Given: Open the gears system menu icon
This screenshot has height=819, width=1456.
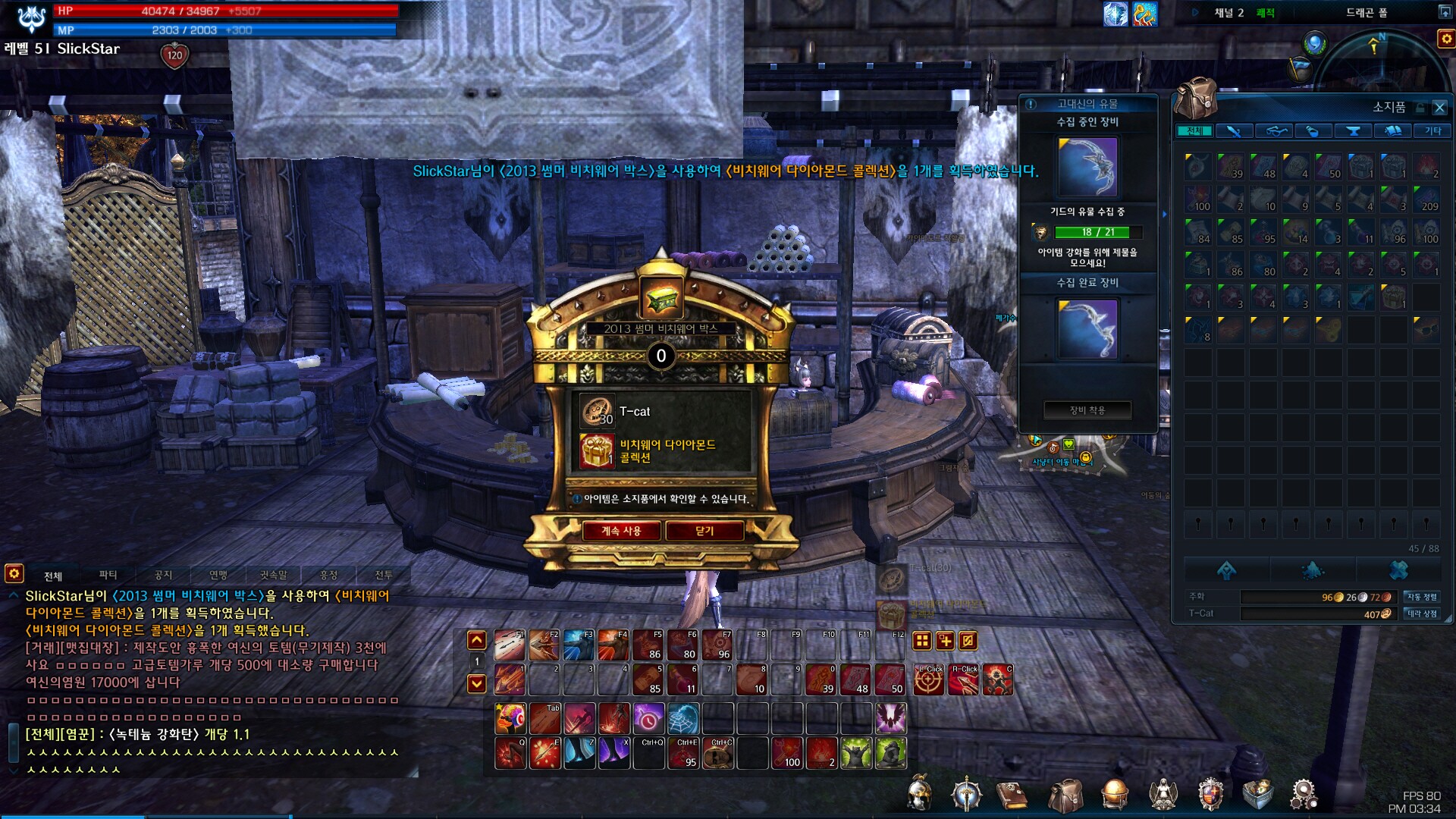Looking at the screenshot, I should pyautogui.click(x=1304, y=795).
